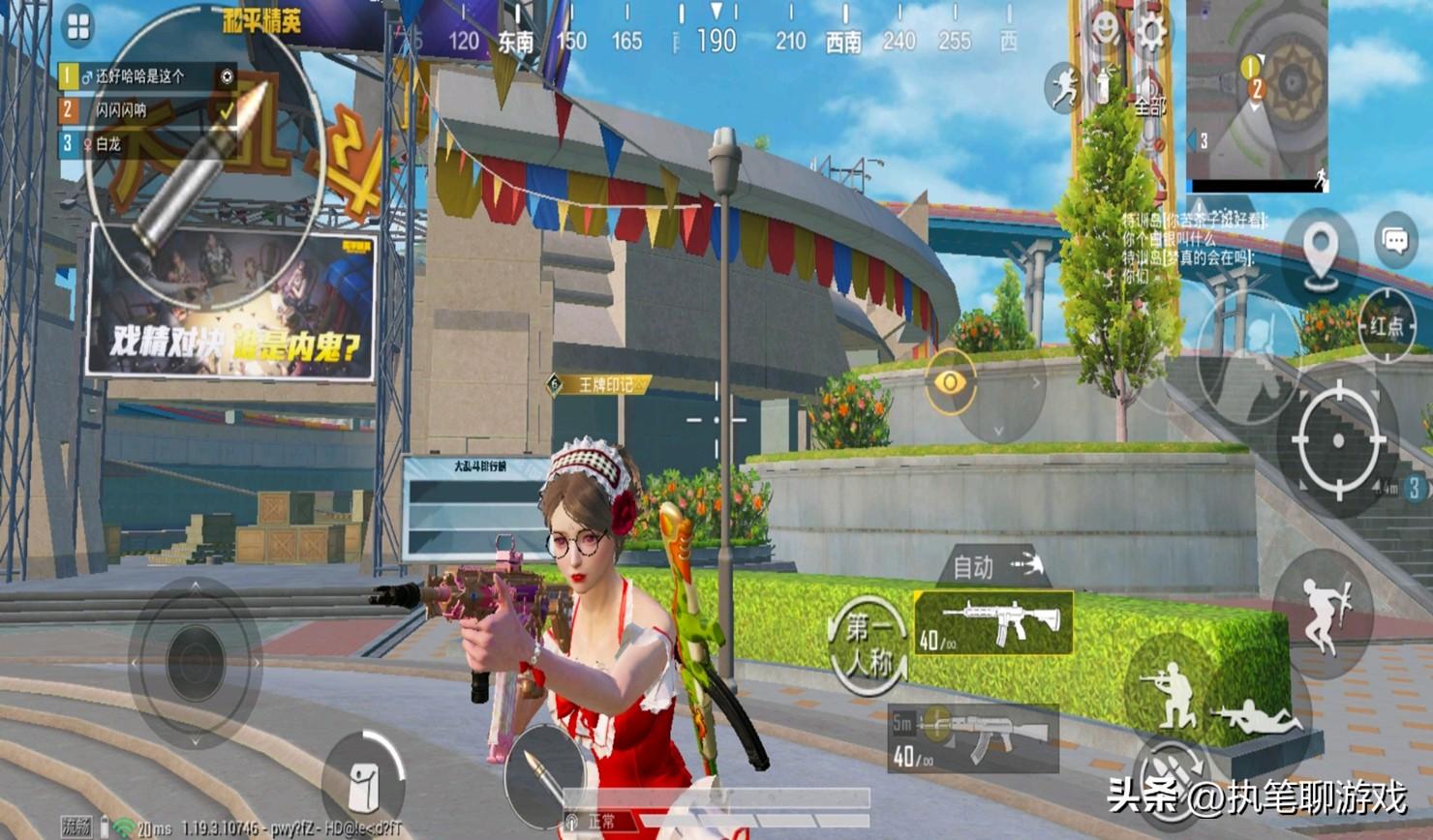Open the smiley emote menu
This screenshot has height=840, width=1433.
pyautogui.click(x=1104, y=29)
